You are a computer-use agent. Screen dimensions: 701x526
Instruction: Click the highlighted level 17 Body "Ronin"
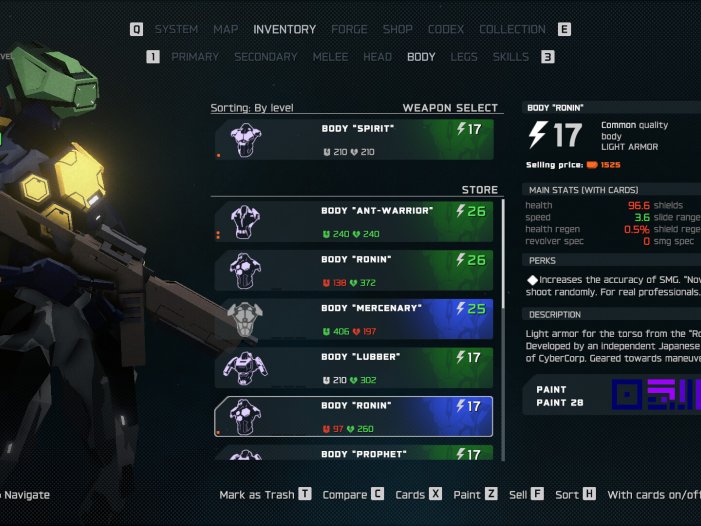[353, 417]
